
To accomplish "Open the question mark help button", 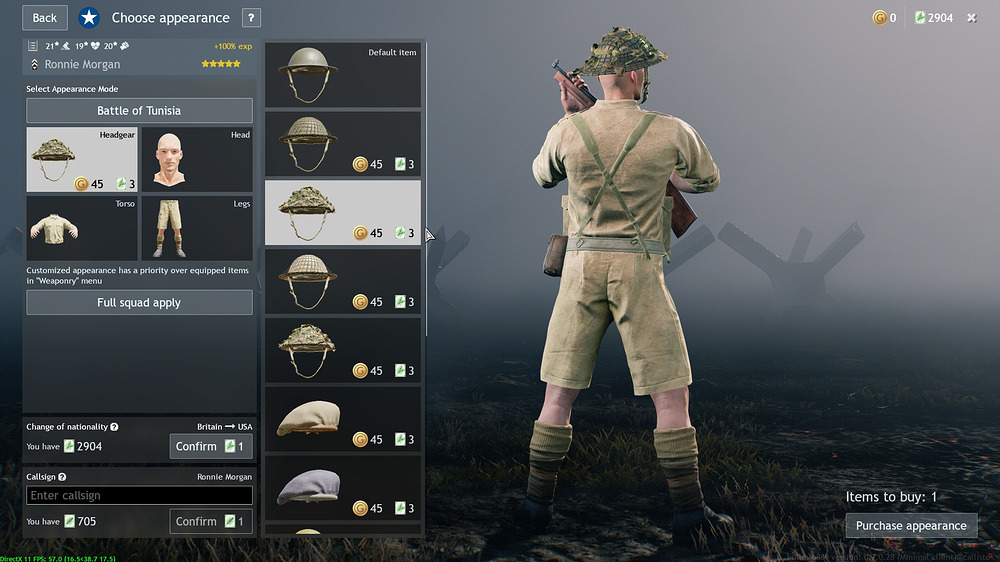I will pyautogui.click(x=251, y=18).
